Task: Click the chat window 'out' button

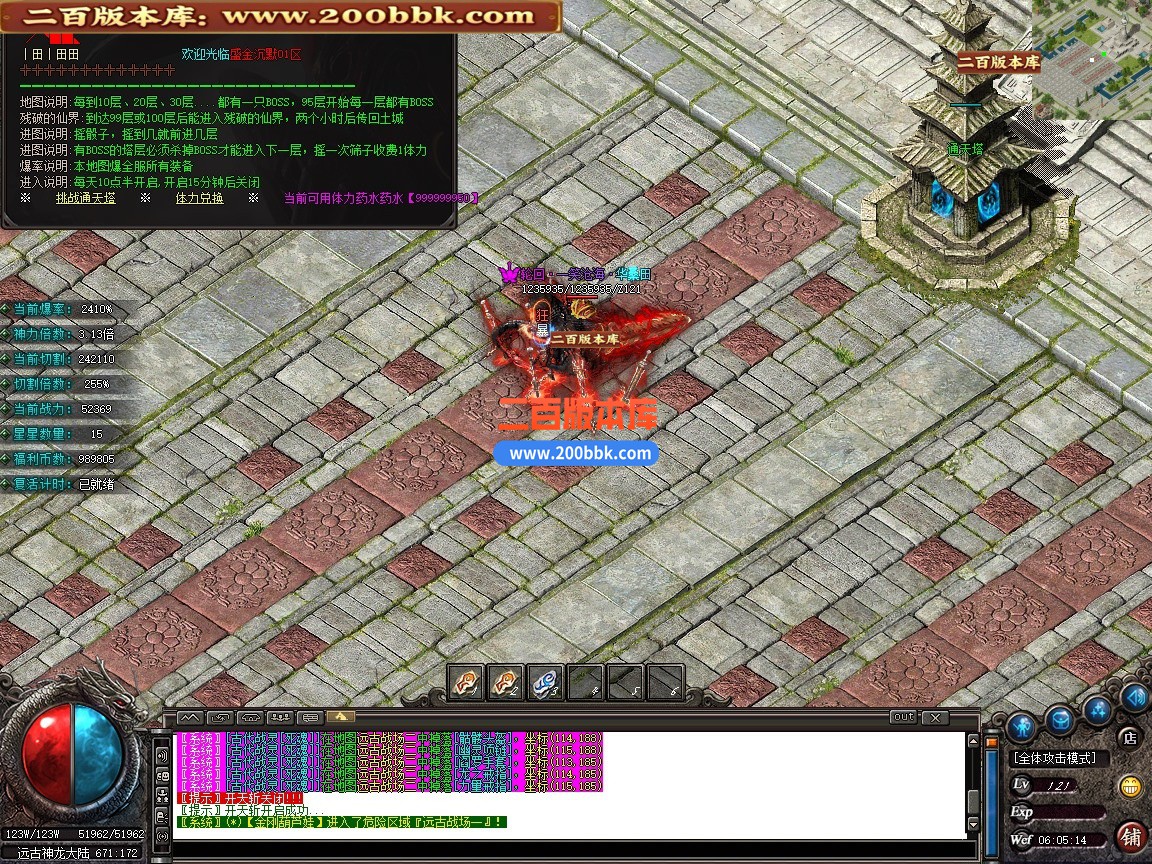Action: click(903, 717)
